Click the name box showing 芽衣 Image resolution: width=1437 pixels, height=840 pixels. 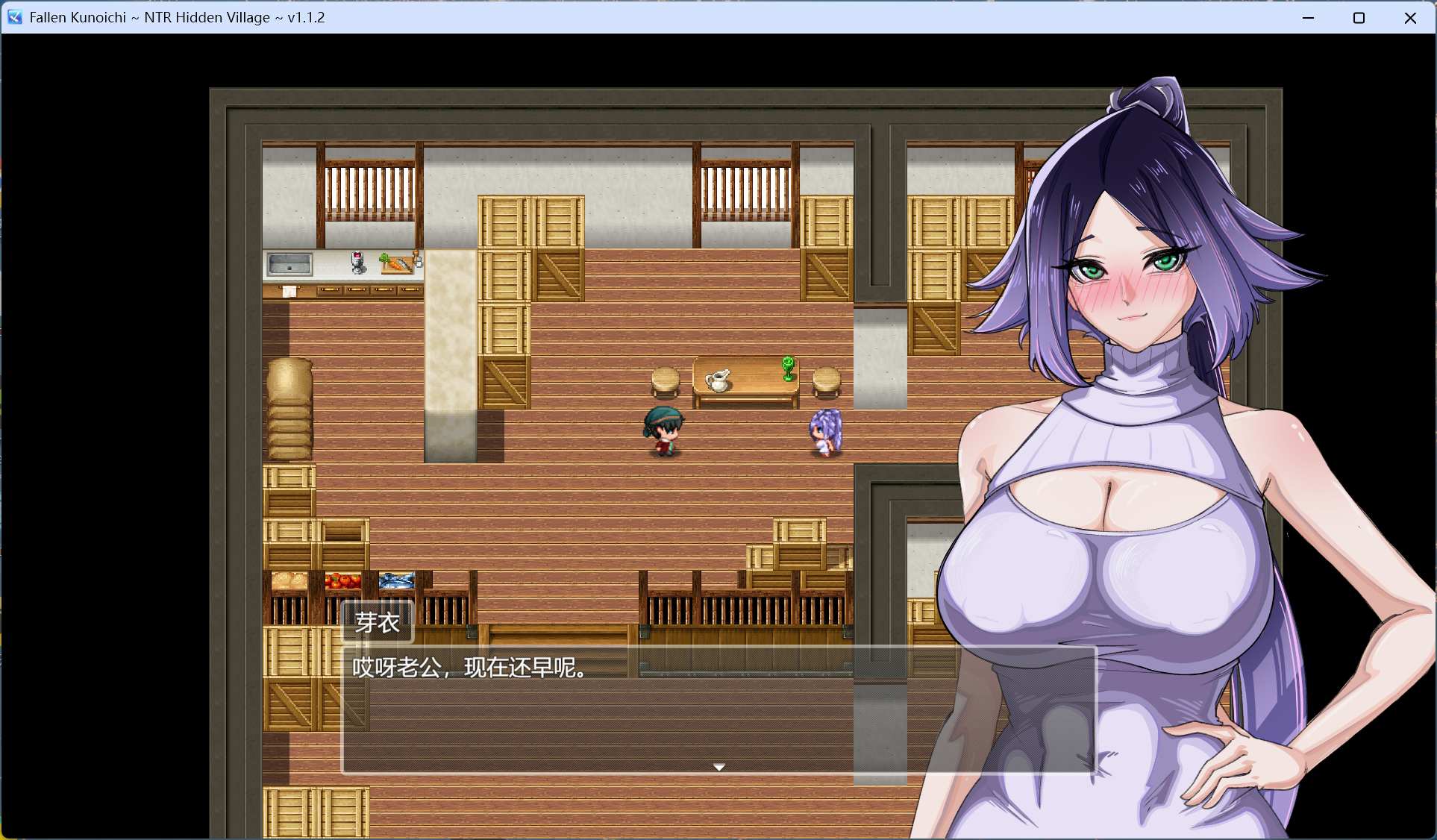click(377, 620)
